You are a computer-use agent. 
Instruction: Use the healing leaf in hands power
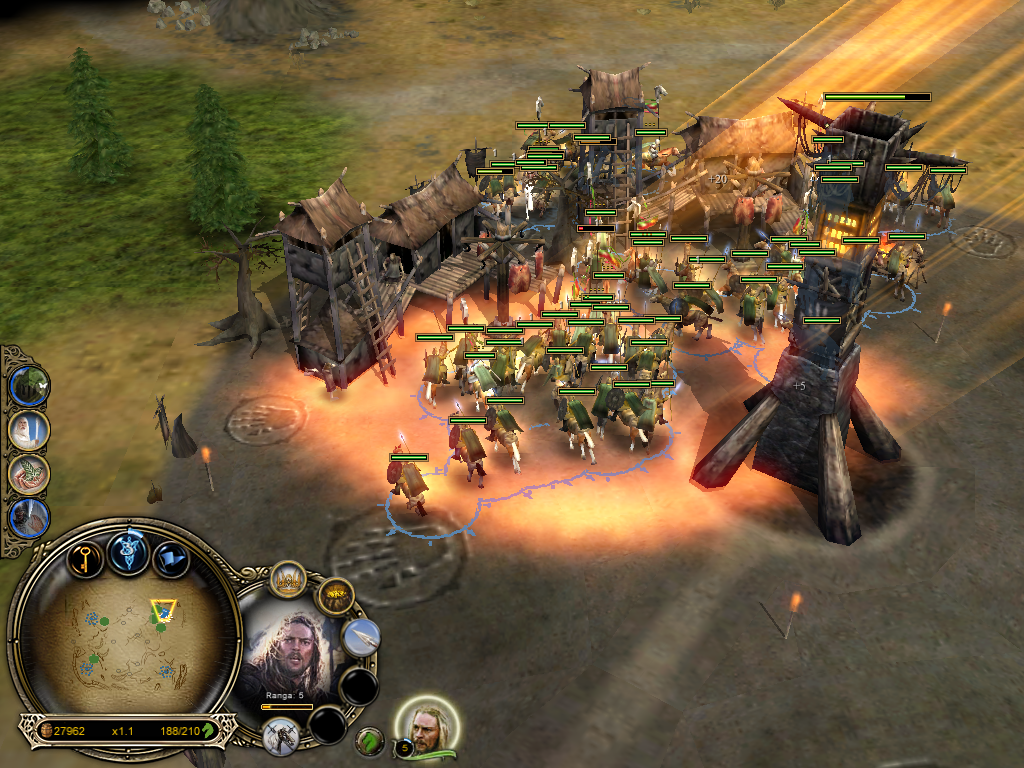pos(29,474)
